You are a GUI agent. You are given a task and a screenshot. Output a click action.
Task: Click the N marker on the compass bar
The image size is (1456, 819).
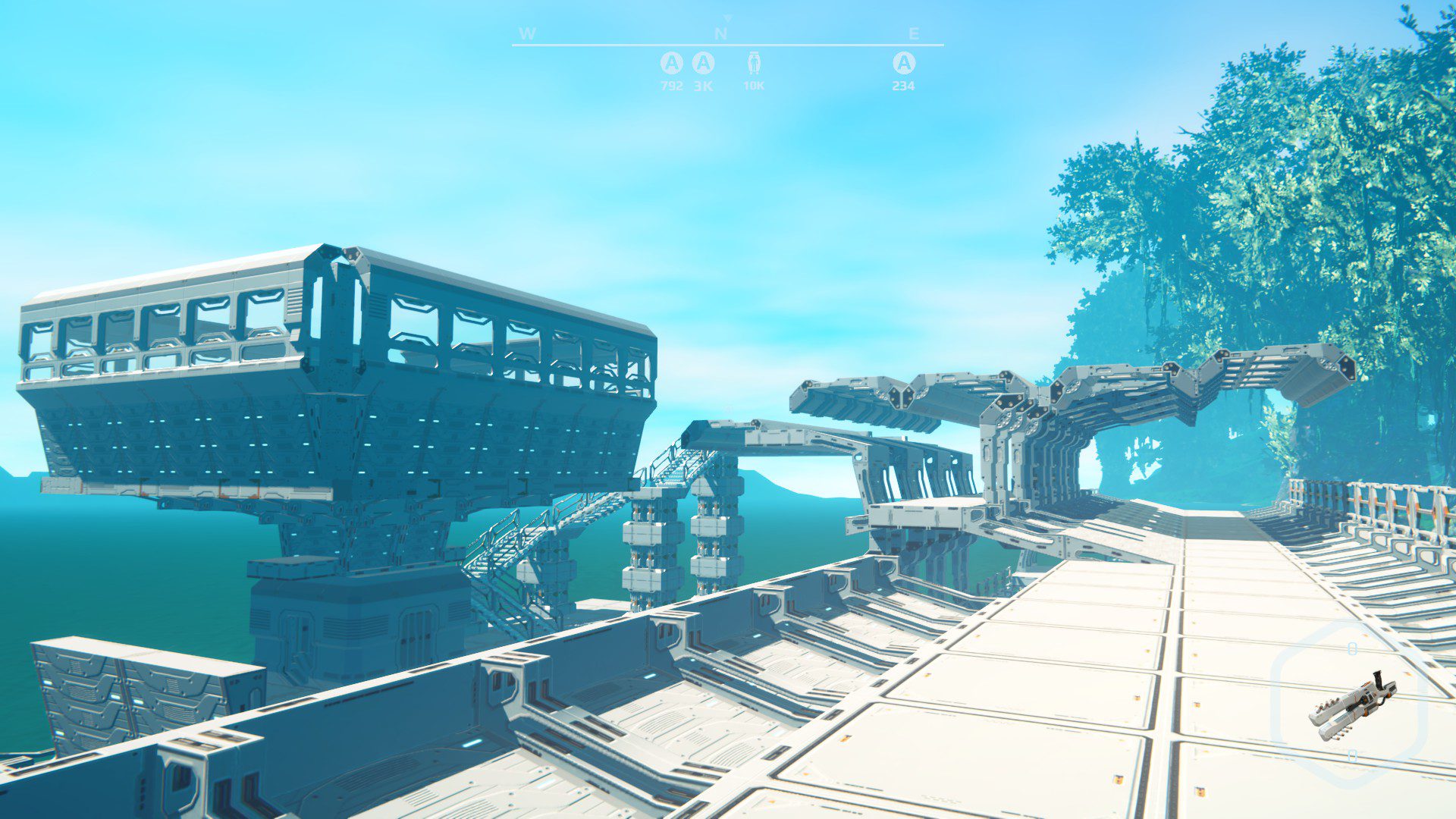(x=722, y=33)
